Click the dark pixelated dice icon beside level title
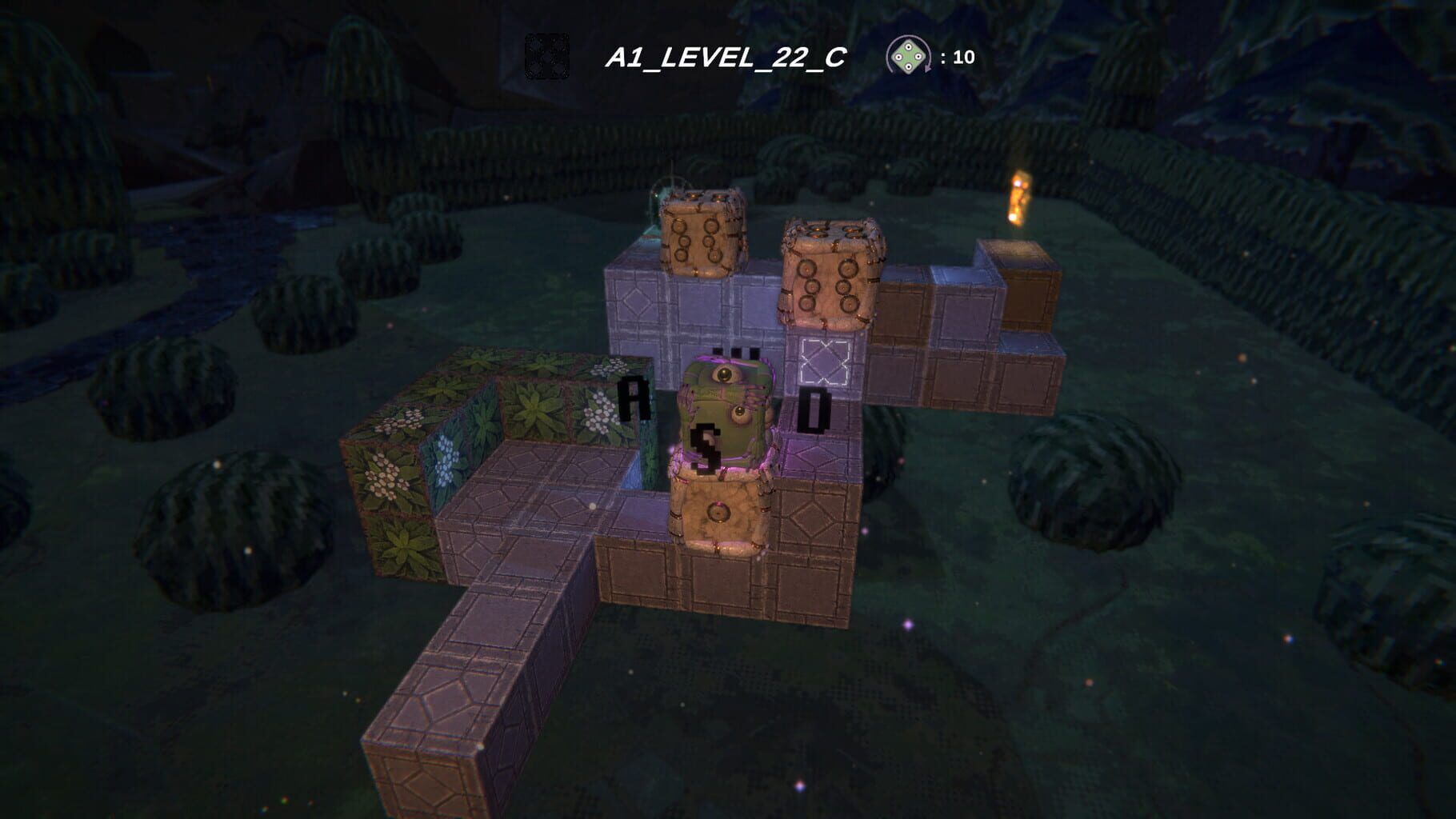 click(549, 56)
